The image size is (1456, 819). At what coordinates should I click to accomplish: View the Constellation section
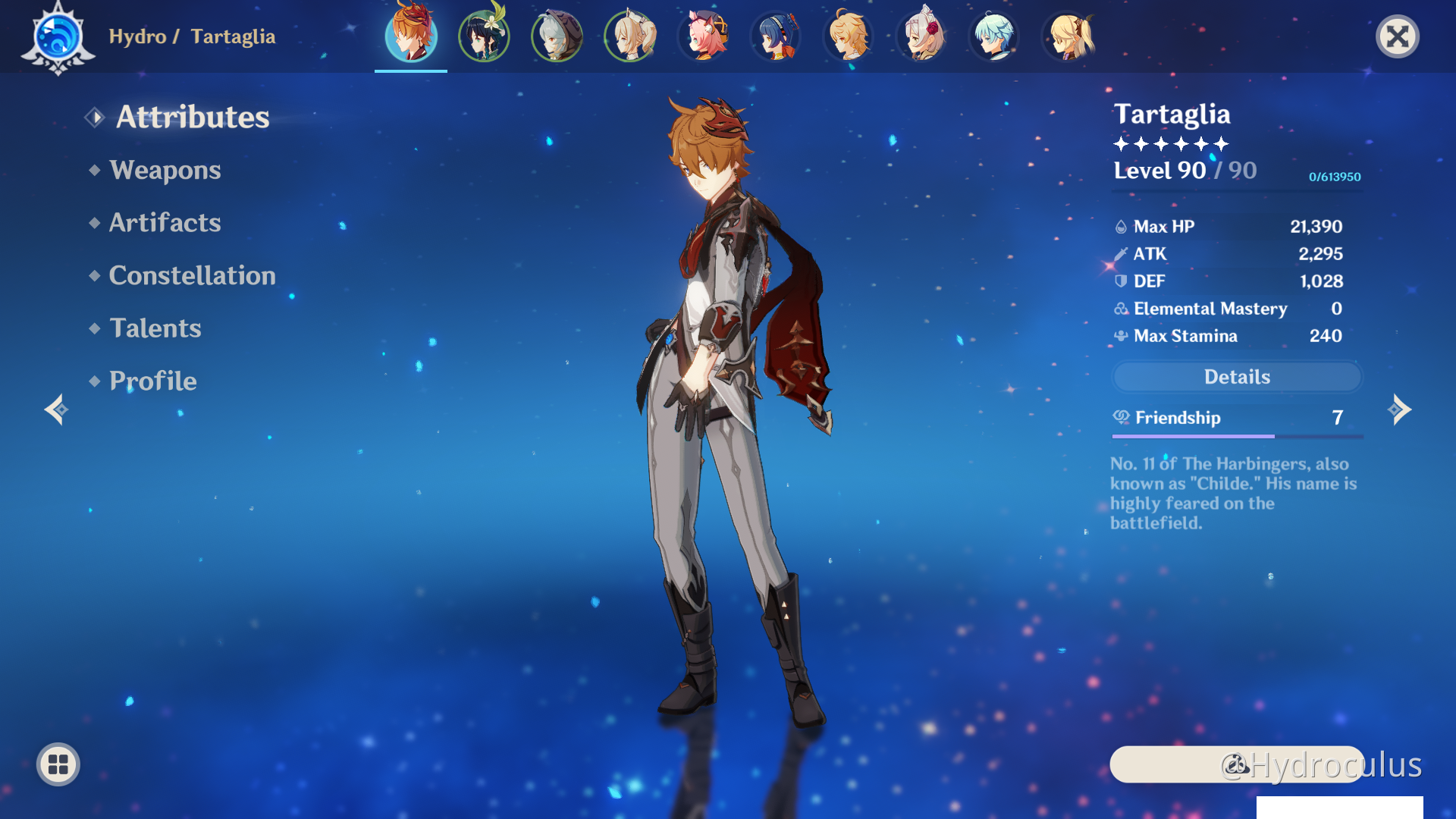[193, 275]
